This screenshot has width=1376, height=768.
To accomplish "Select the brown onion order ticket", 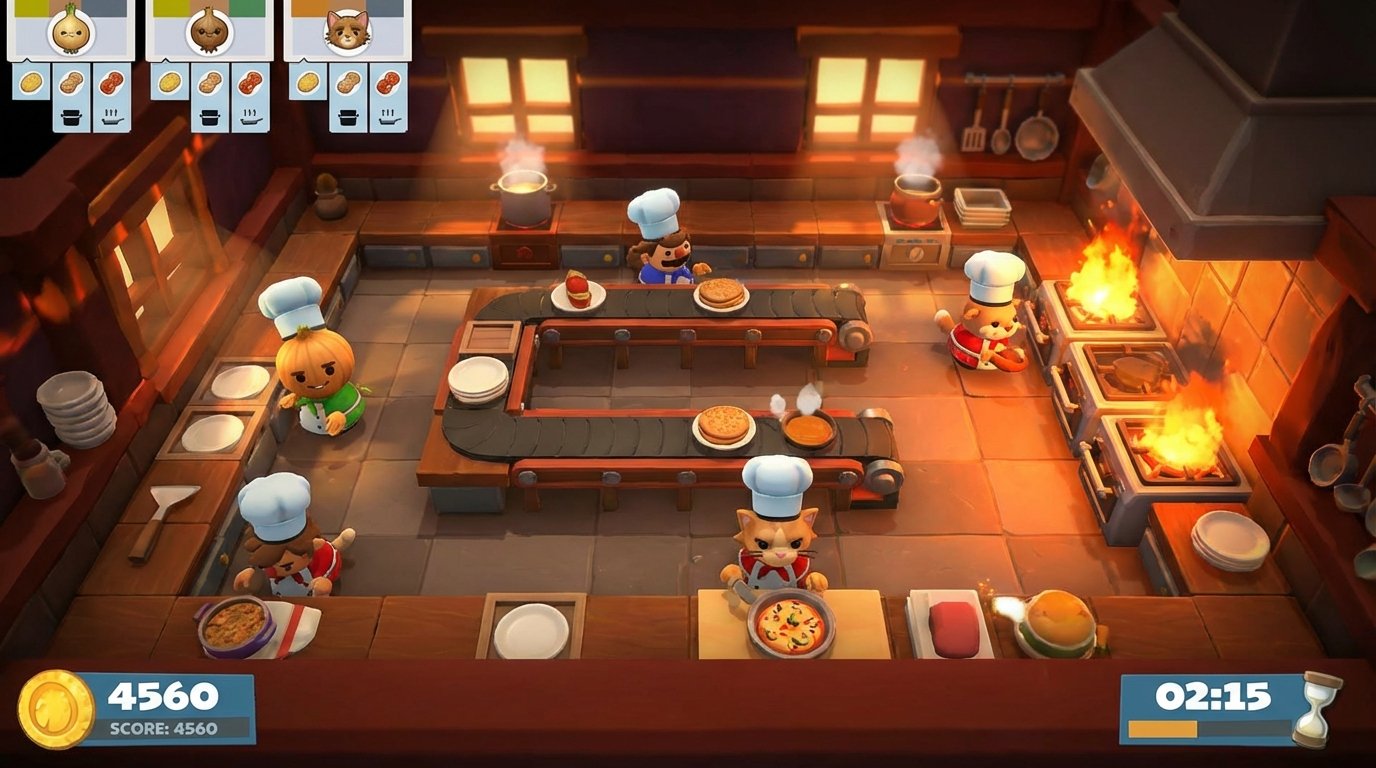I will tap(209, 31).
